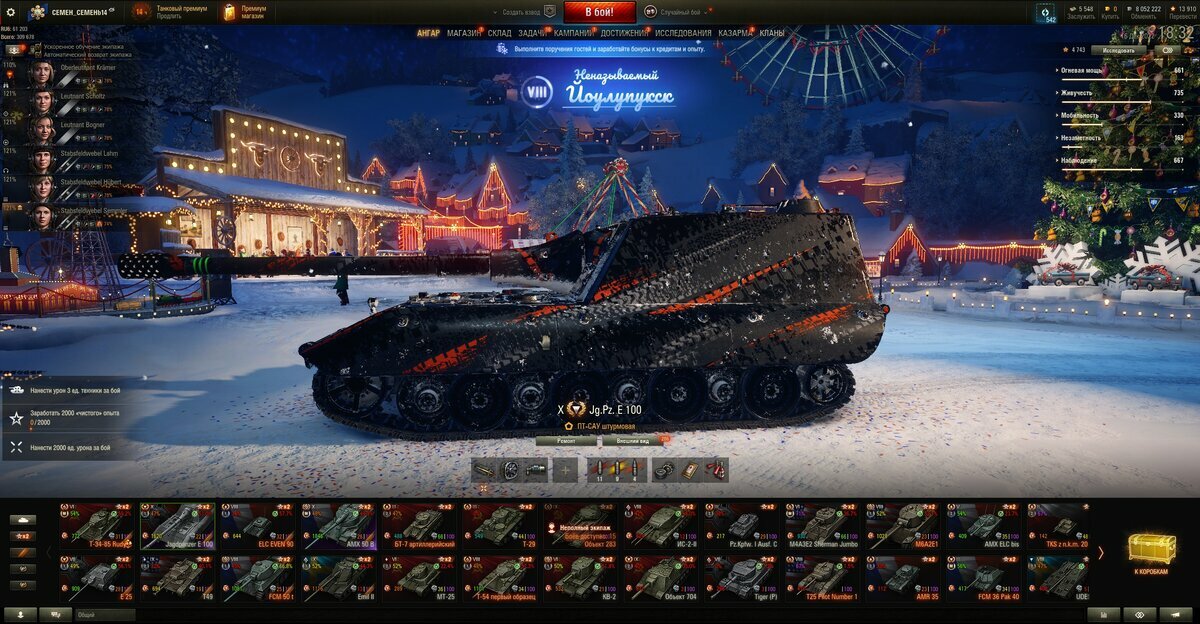Screen dimensions: 1200x624
Task: Open the ЗАДАЧИ tab
Action: [x=531, y=33]
